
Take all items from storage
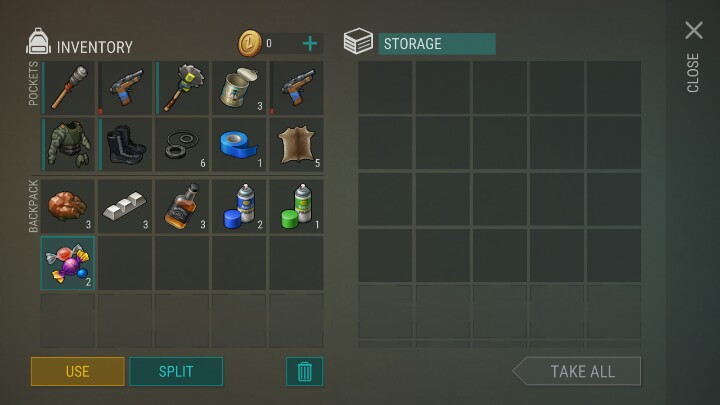(579, 371)
